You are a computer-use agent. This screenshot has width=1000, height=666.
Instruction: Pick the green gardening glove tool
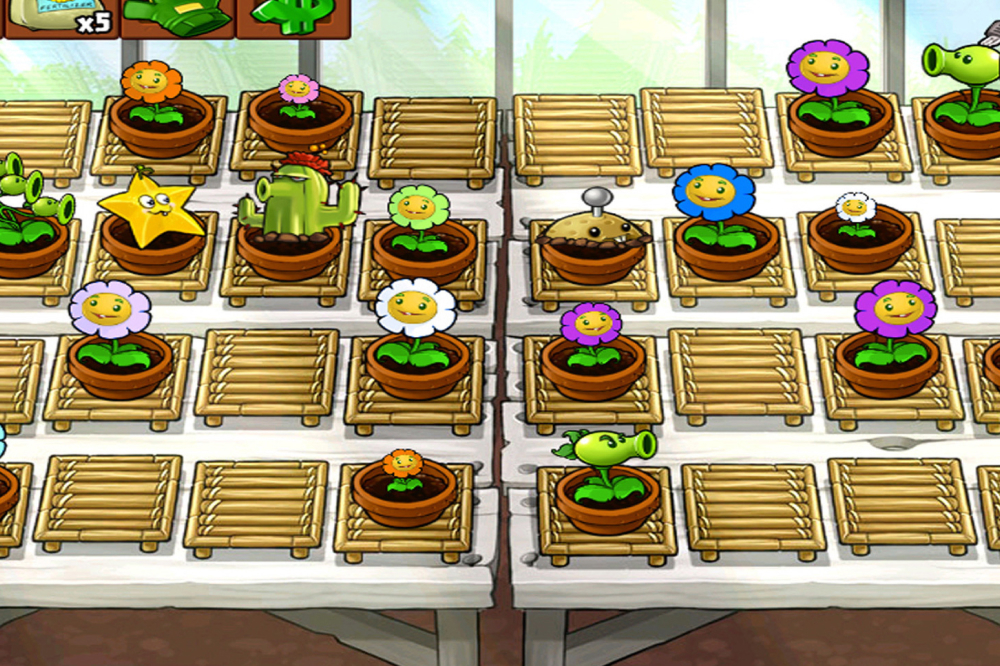point(178,17)
